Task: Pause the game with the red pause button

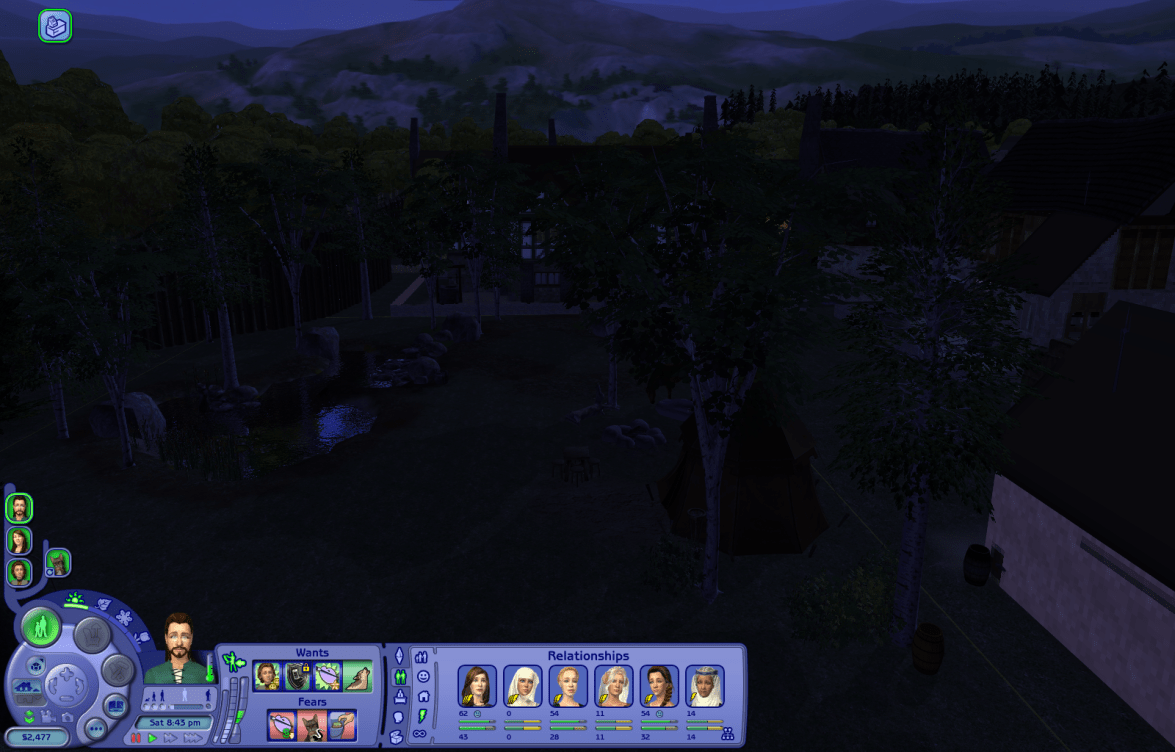Action: point(136,738)
